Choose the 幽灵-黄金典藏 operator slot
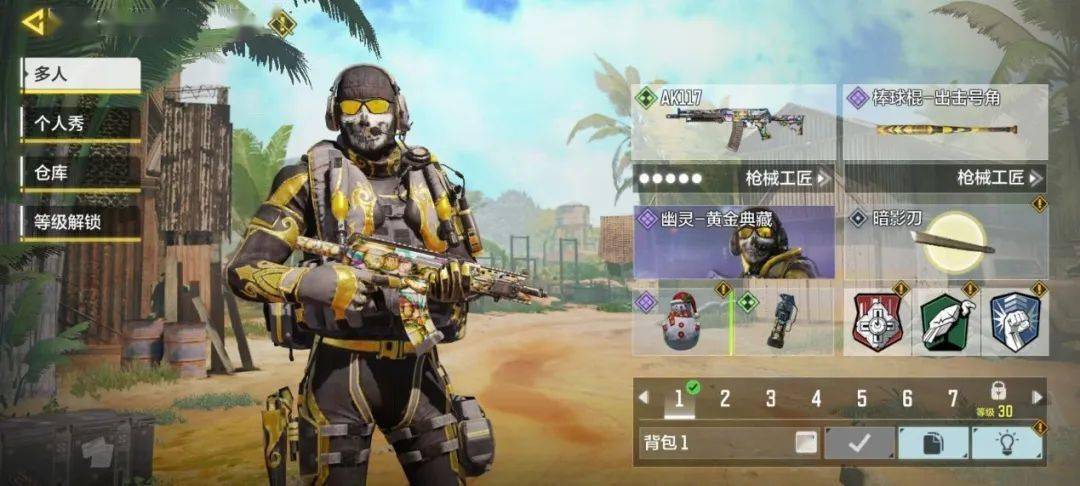Image resolution: width=1080 pixels, height=486 pixels. coord(733,243)
